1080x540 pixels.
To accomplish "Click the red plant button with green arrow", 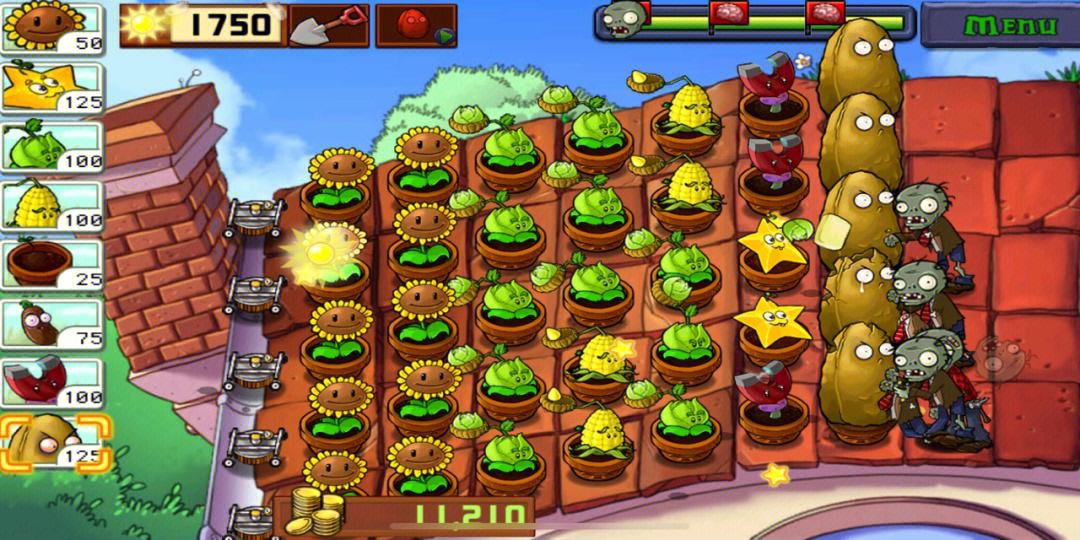I will 416,25.
